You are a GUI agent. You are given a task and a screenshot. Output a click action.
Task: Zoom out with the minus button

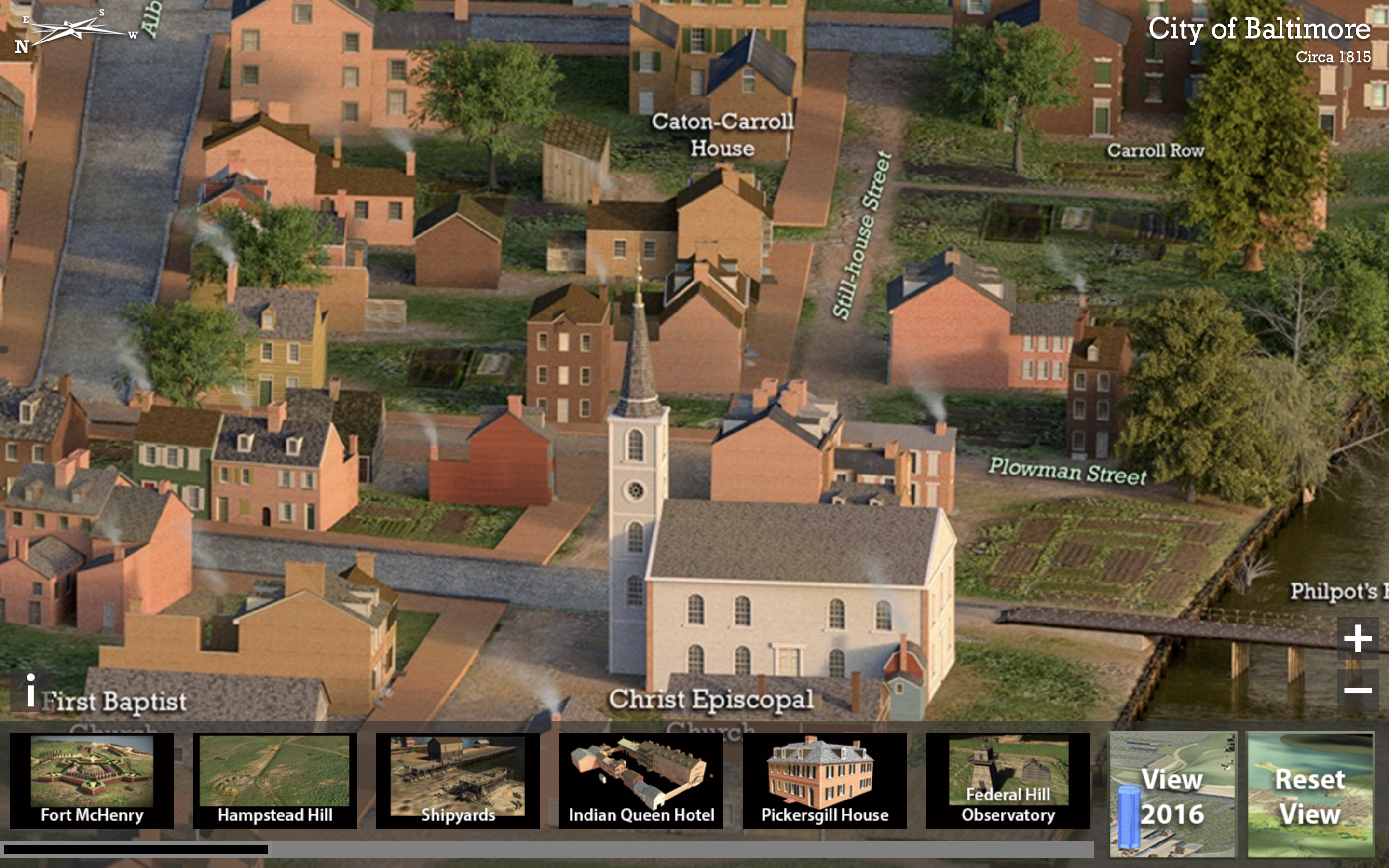1358,690
